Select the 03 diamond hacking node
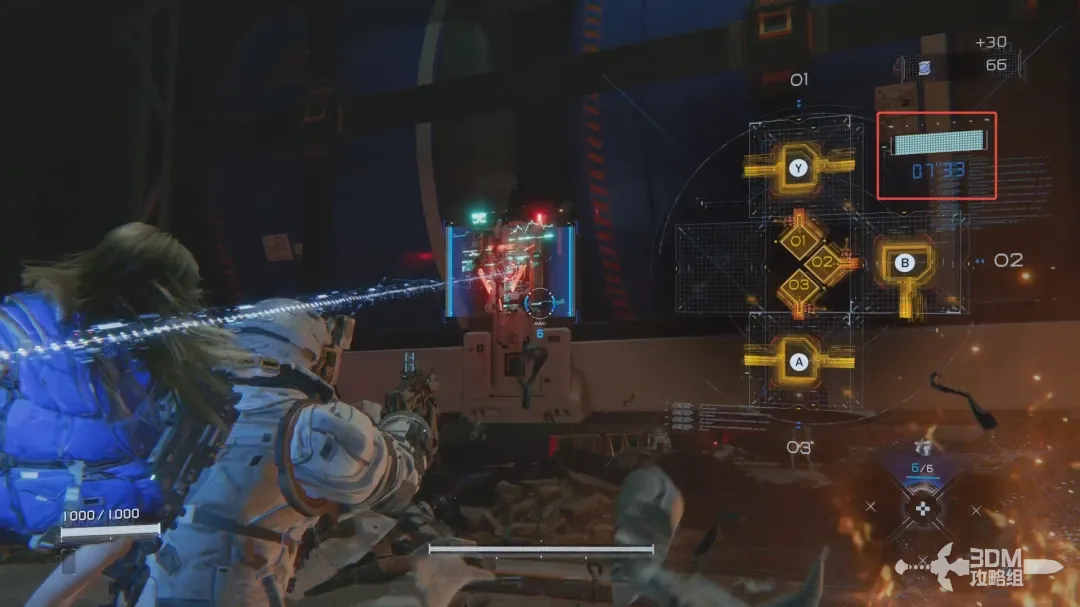Screen dimensions: 1080x607 pyautogui.click(x=799, y=284)
